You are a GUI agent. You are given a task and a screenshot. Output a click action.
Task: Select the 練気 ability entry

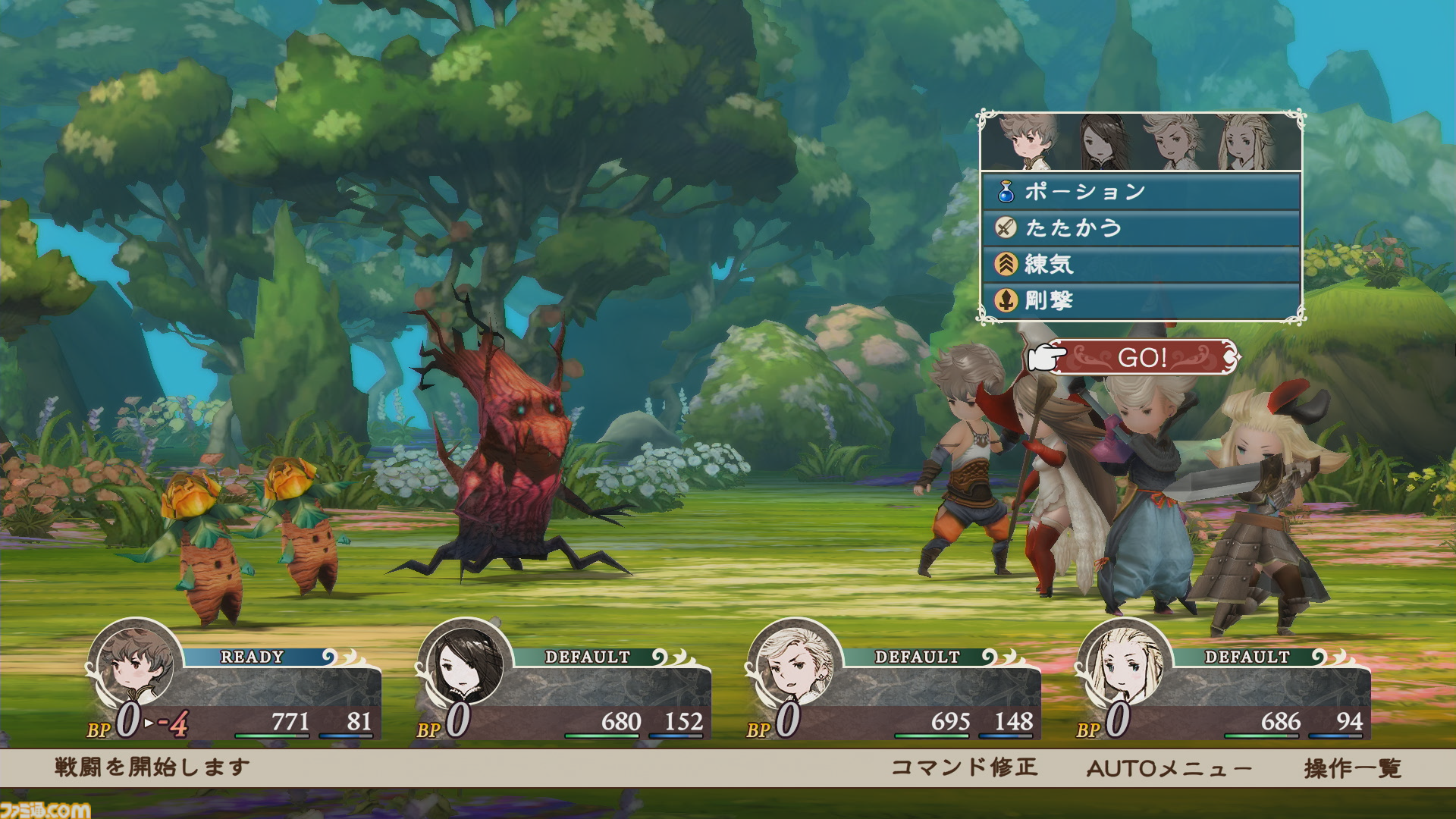click(x=1141, y=265)
